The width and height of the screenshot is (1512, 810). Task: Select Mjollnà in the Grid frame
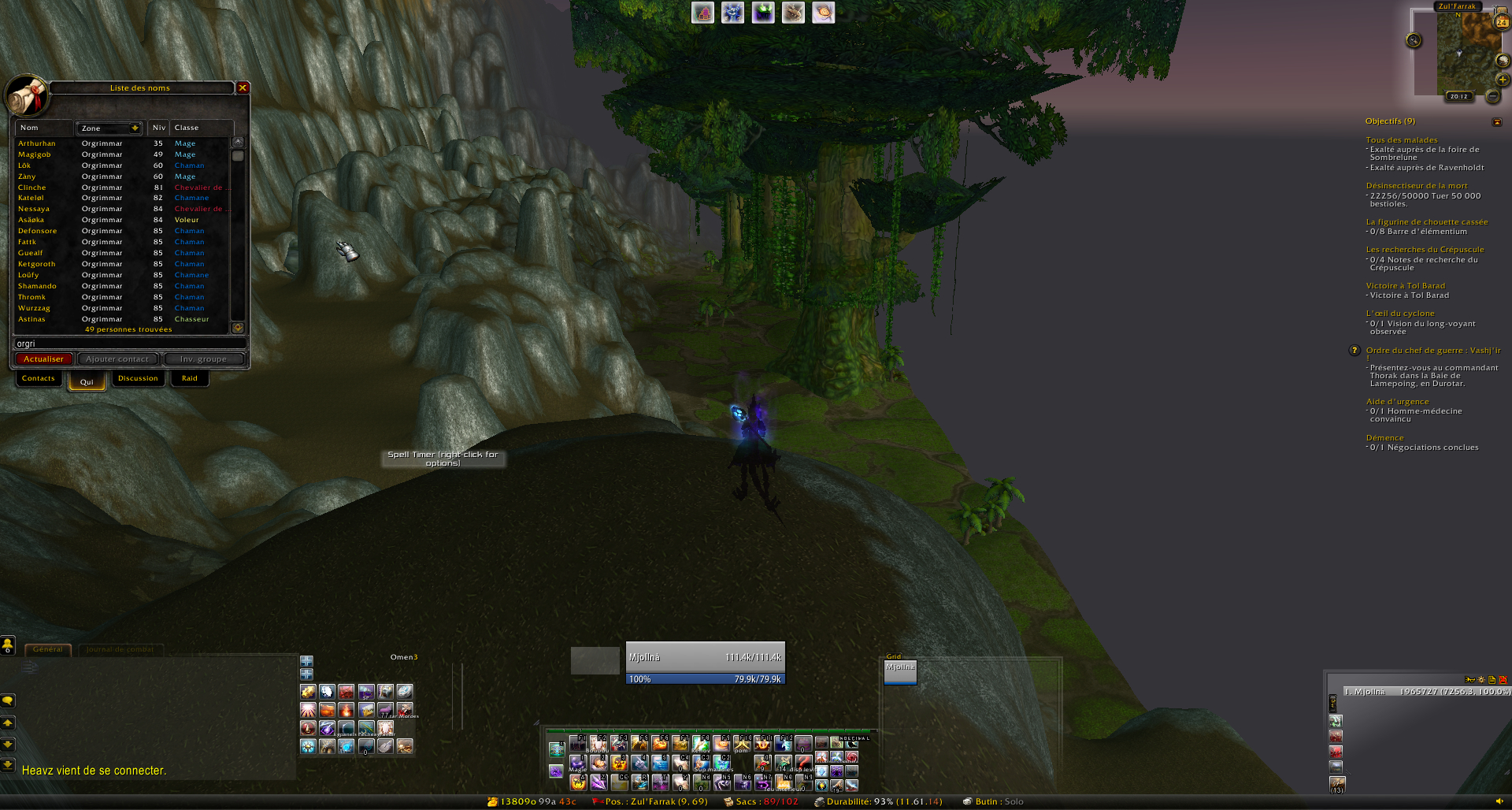point(900,672)
